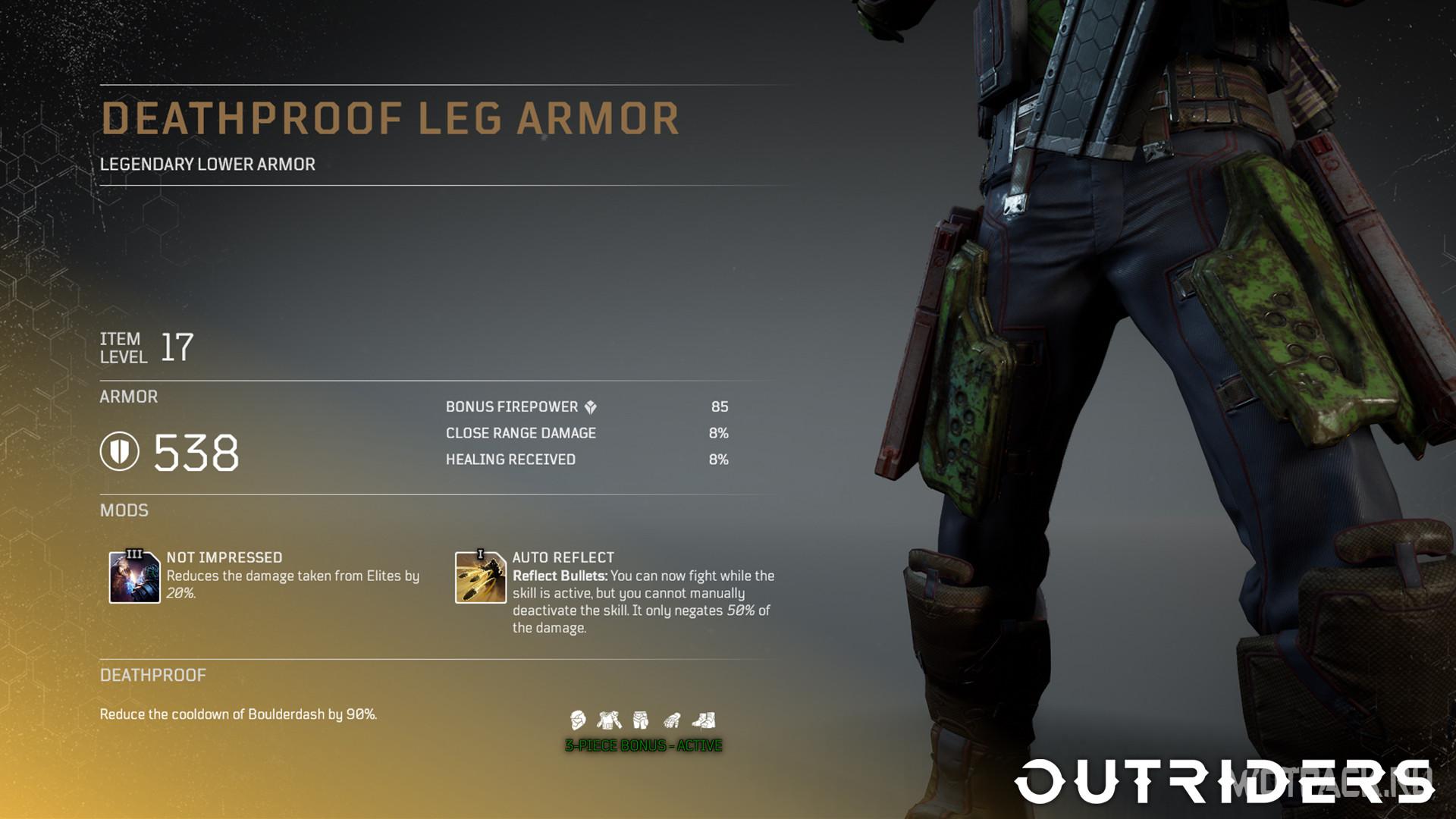Expand the MODS section header
Viewport: 1456px width, 819px height.
pos(124,510)
